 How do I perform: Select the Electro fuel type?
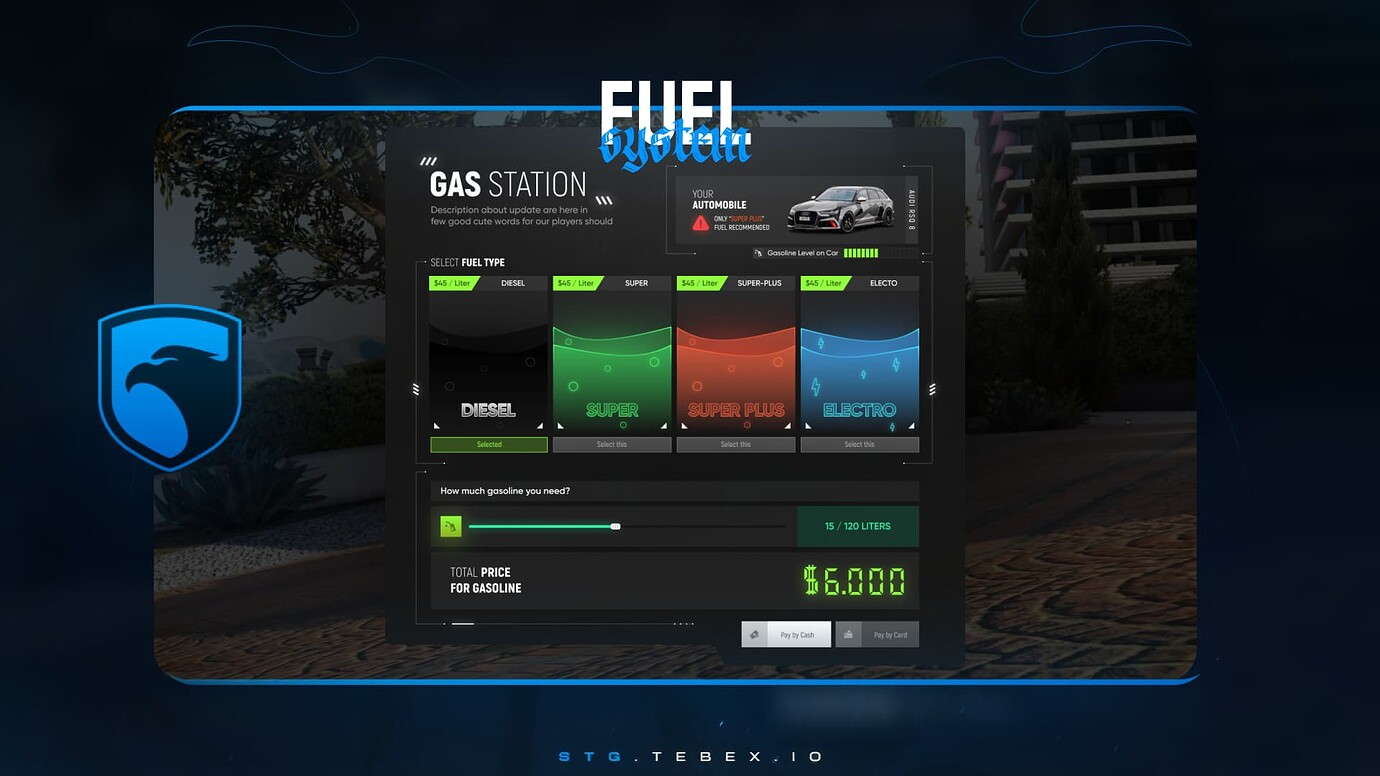coord(859,443)
